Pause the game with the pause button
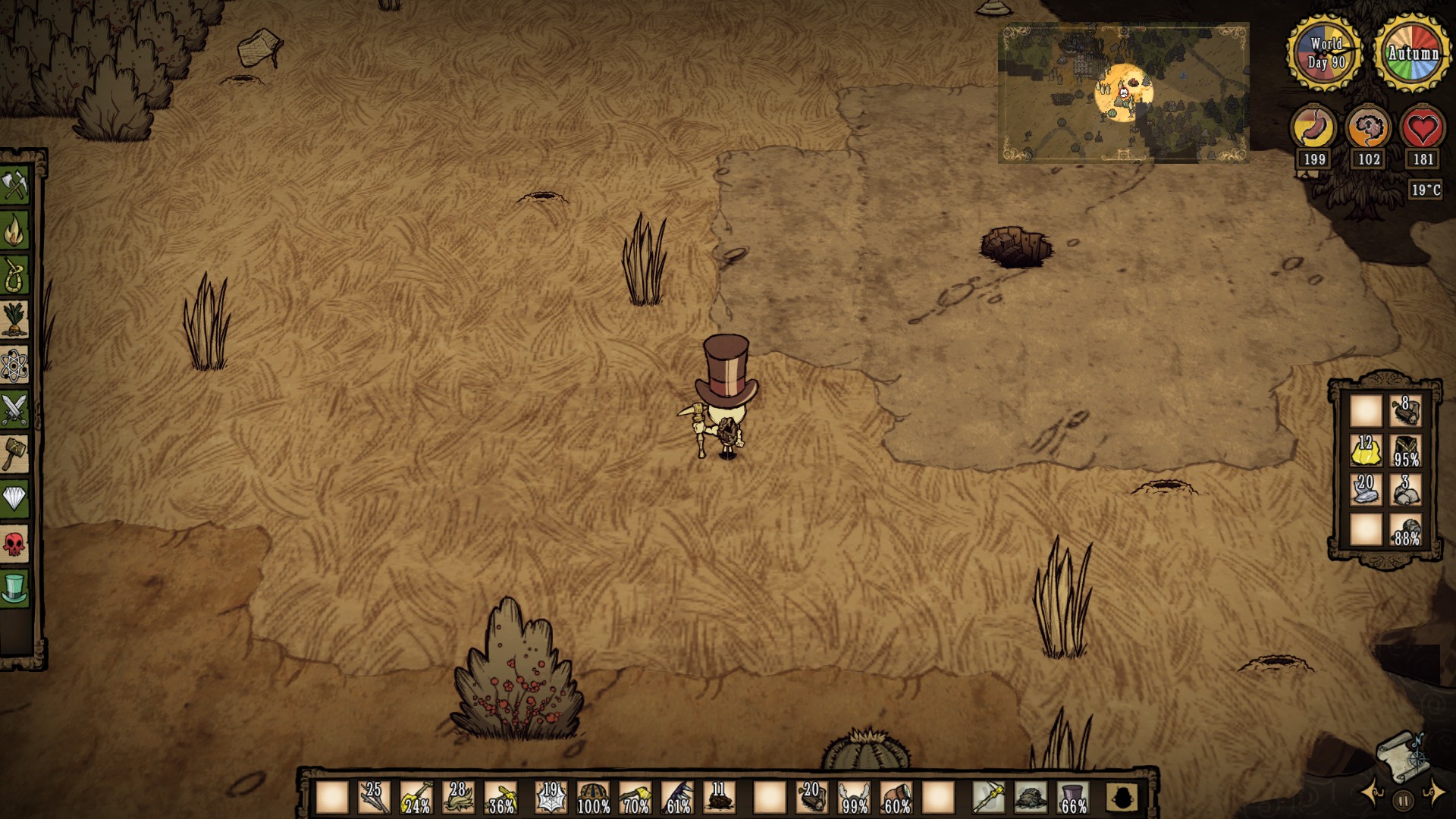1456x819 pixels. click(x=1403, y=800)
